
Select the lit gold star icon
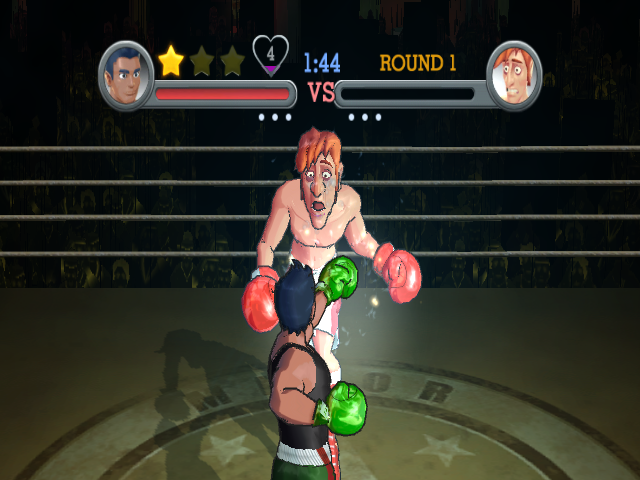coord(172,61)
